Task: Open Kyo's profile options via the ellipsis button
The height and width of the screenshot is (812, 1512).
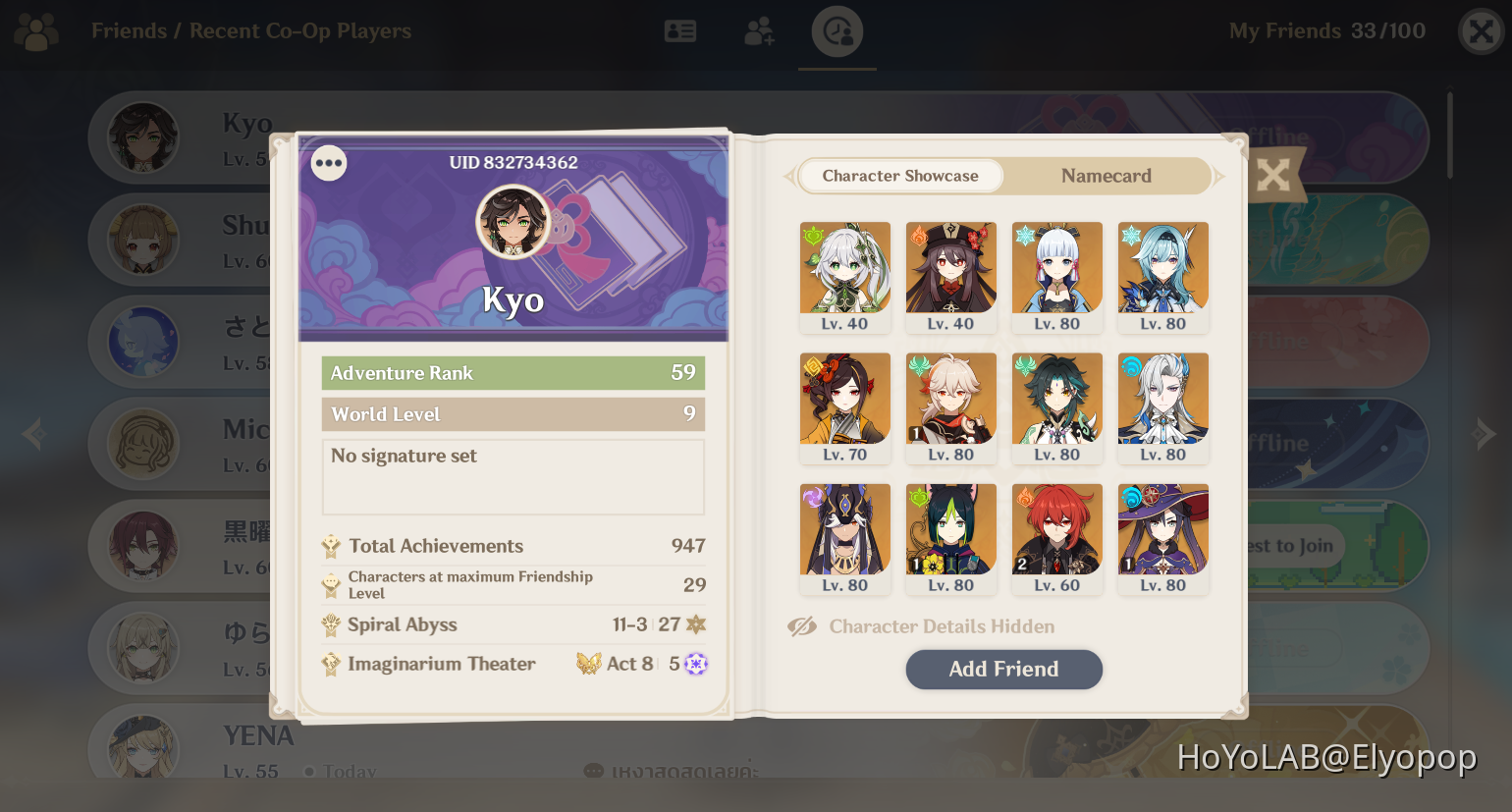Action: click(x=328, y=163)
